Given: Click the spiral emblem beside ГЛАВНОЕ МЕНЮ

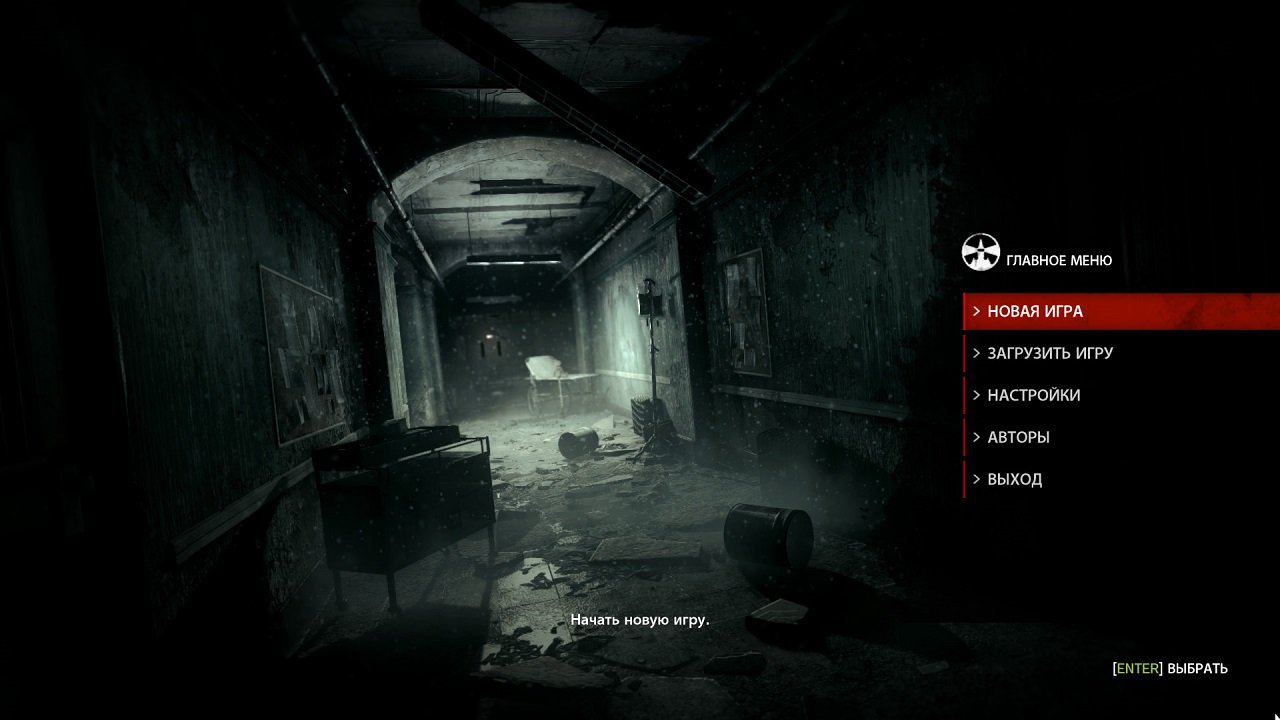Looking at the screenshot, I should pos(982,251).
